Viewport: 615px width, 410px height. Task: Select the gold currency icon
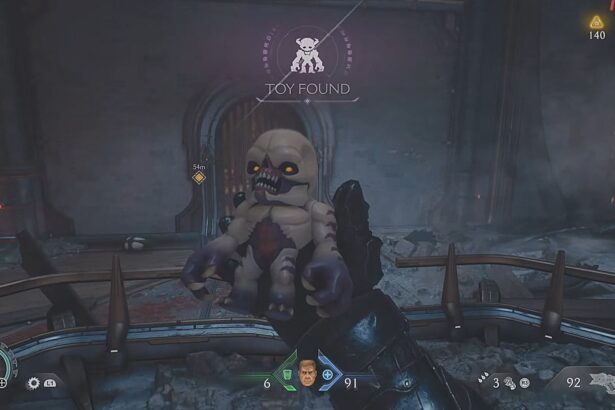coord(597,21)
